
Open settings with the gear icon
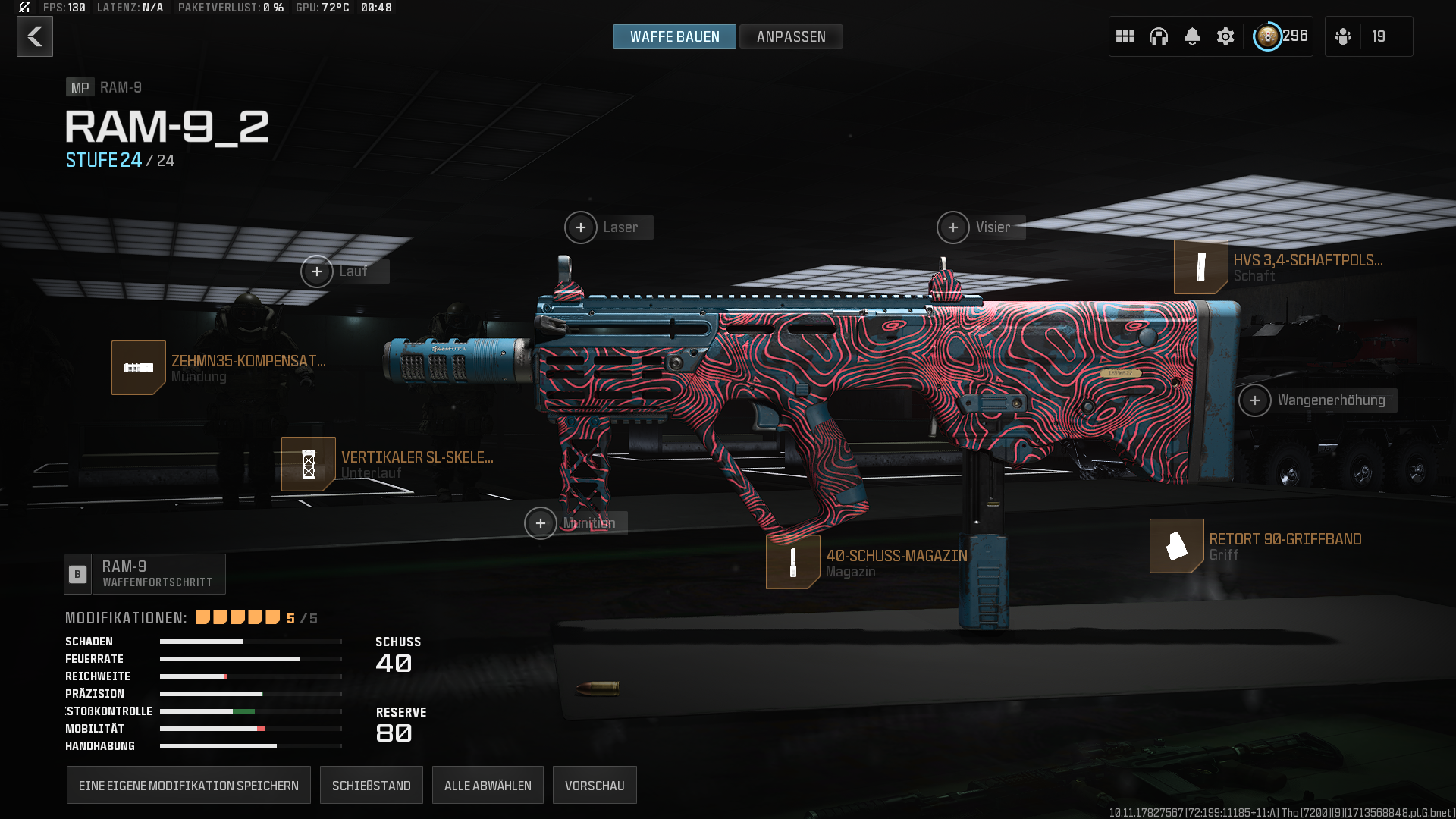(1225, 36)
